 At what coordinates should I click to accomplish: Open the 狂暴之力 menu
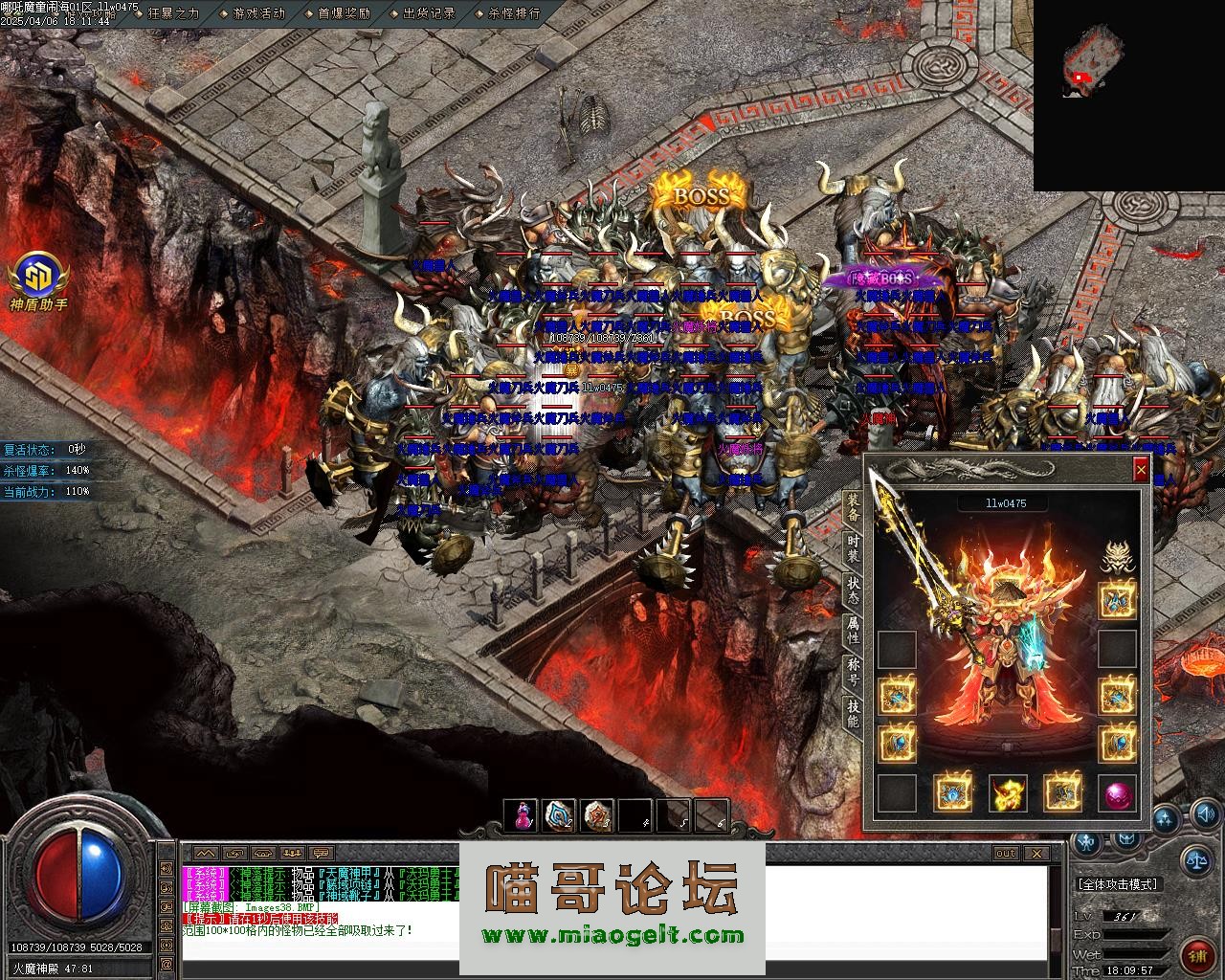(173, 13)
